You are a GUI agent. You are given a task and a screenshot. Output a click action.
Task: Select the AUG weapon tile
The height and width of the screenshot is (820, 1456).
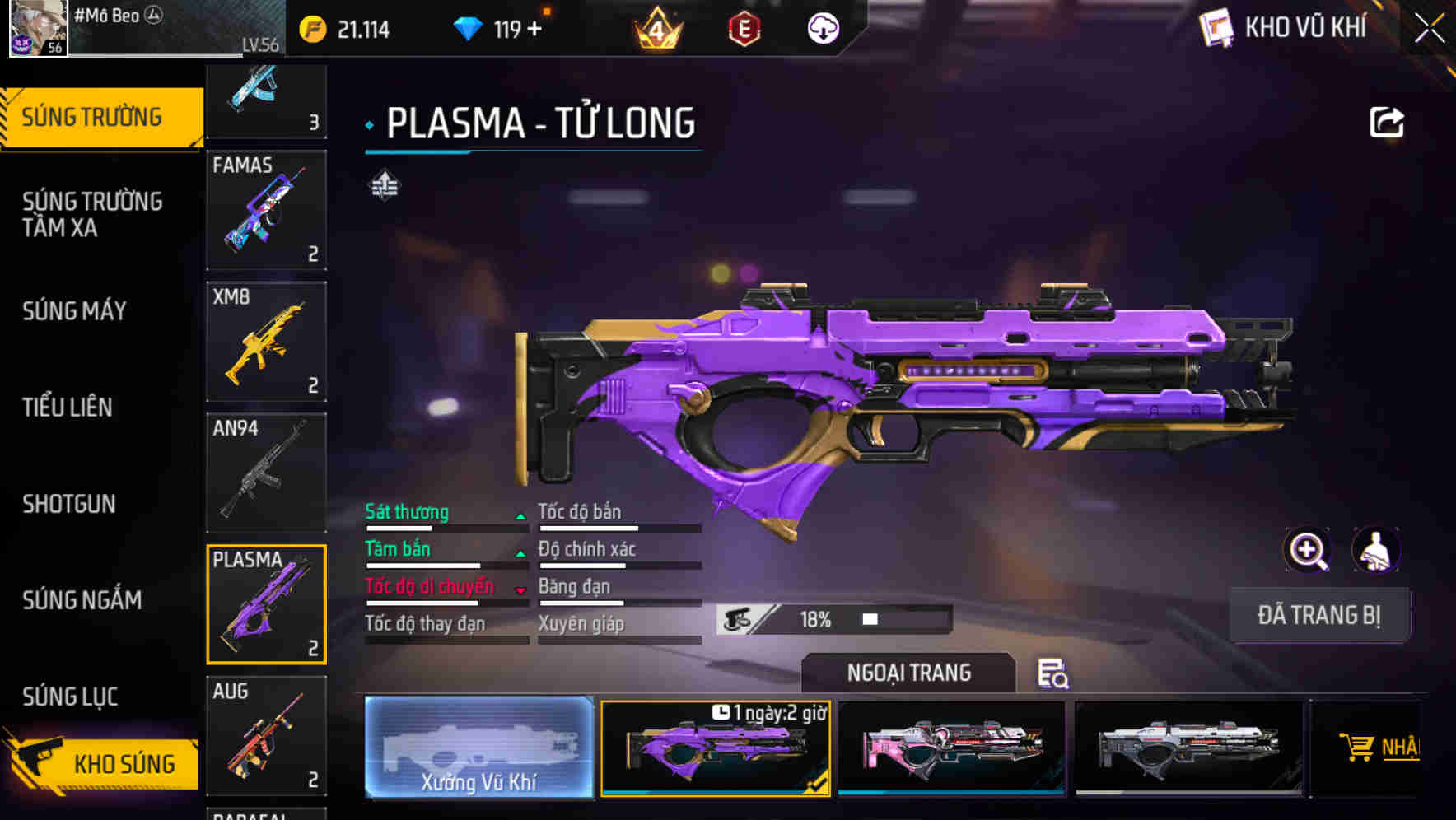click(x=266, y=736)
